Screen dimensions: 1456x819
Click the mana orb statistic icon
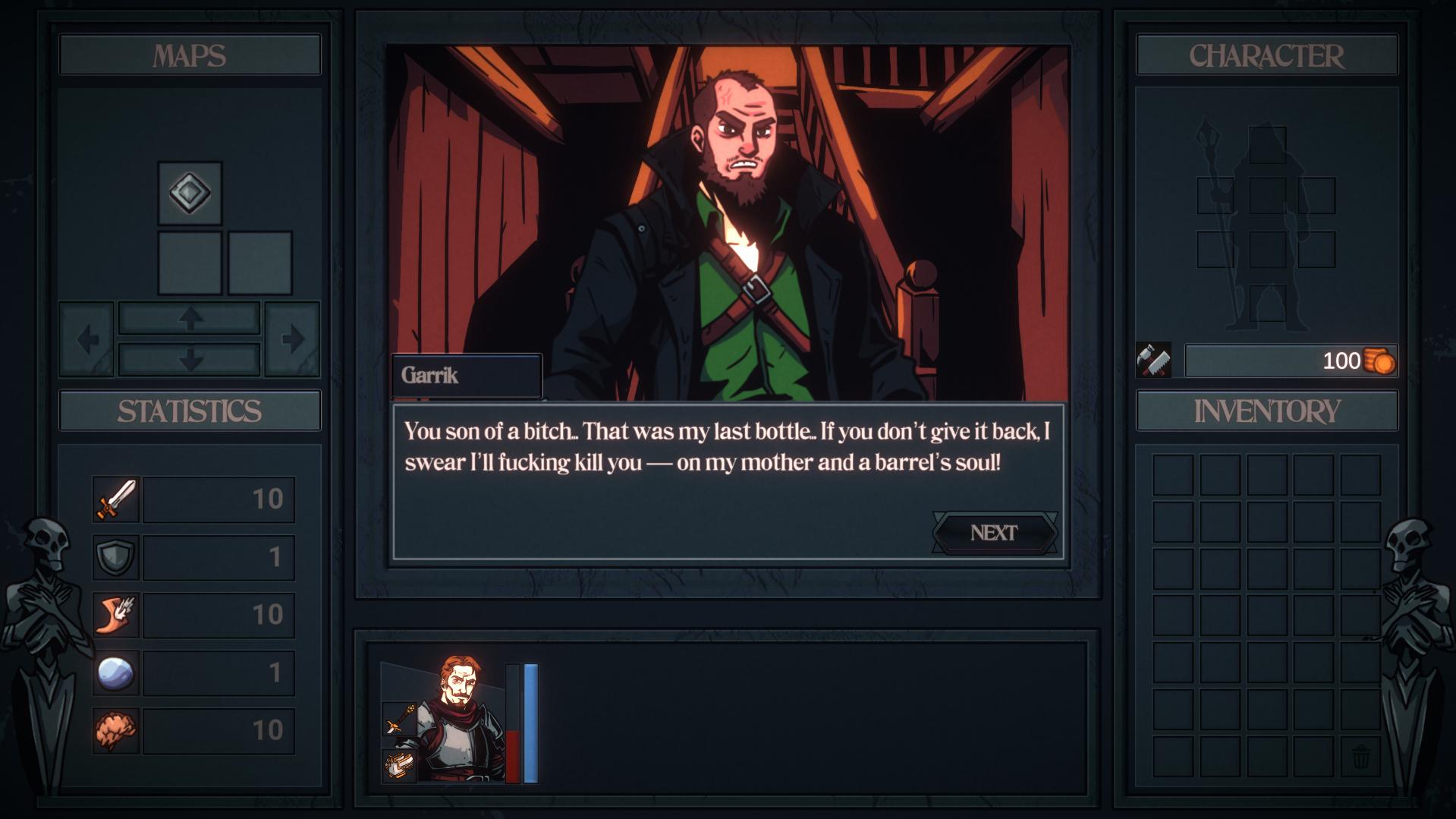pyautogui.click(x=115, y=673)
